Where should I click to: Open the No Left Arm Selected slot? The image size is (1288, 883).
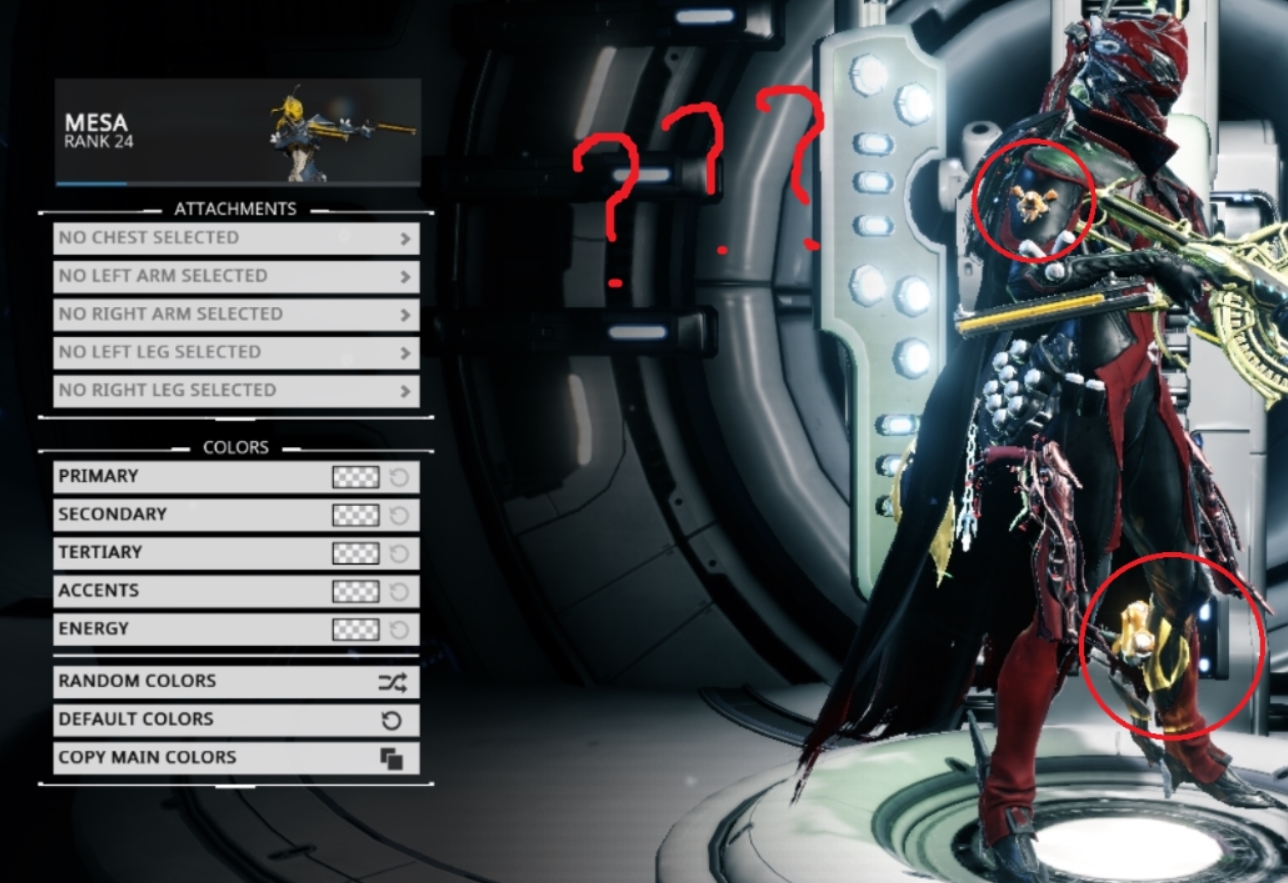coord(235,276)
